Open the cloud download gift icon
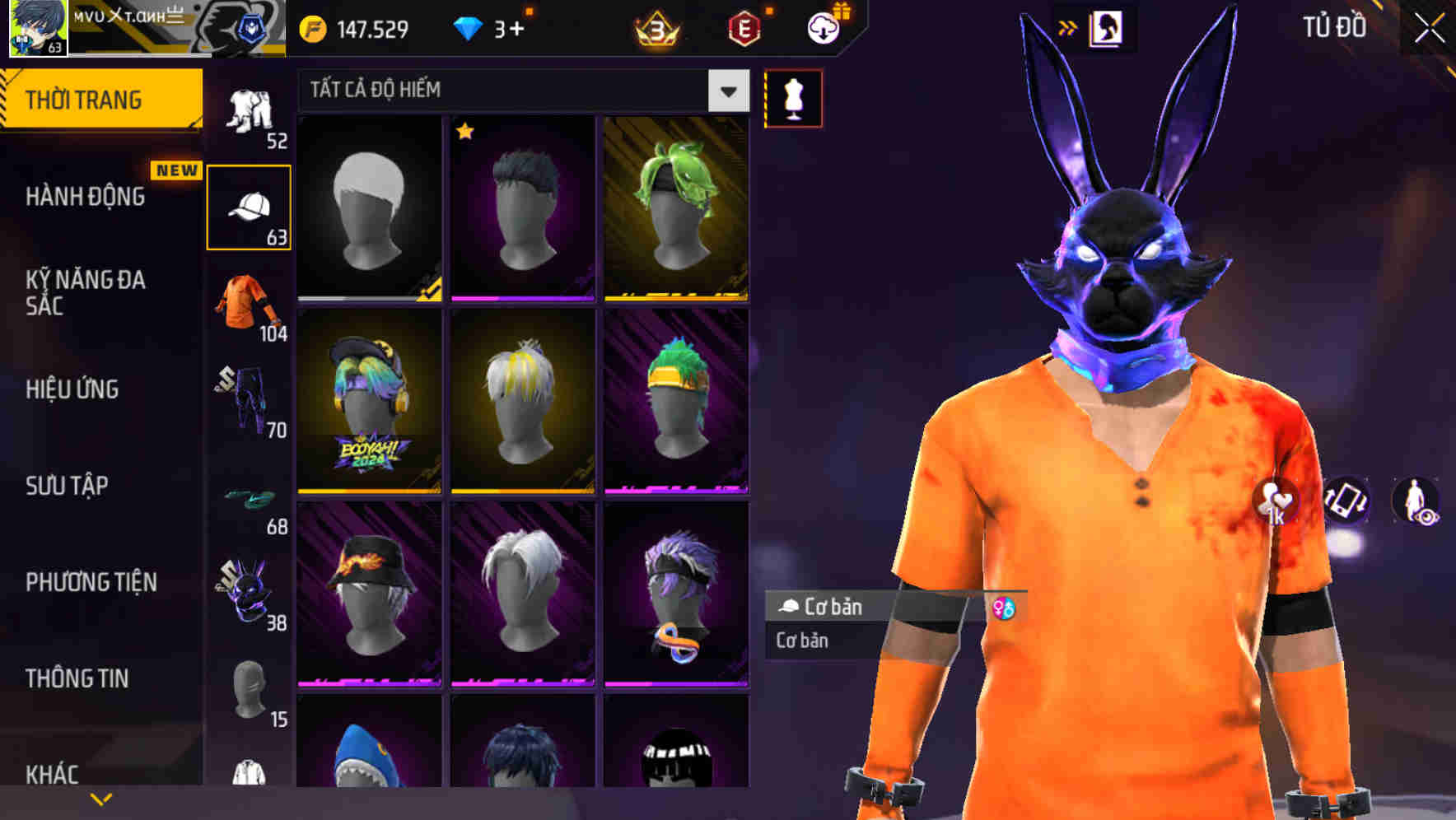This screenshot has height=820, width=1456. [822, 26]
